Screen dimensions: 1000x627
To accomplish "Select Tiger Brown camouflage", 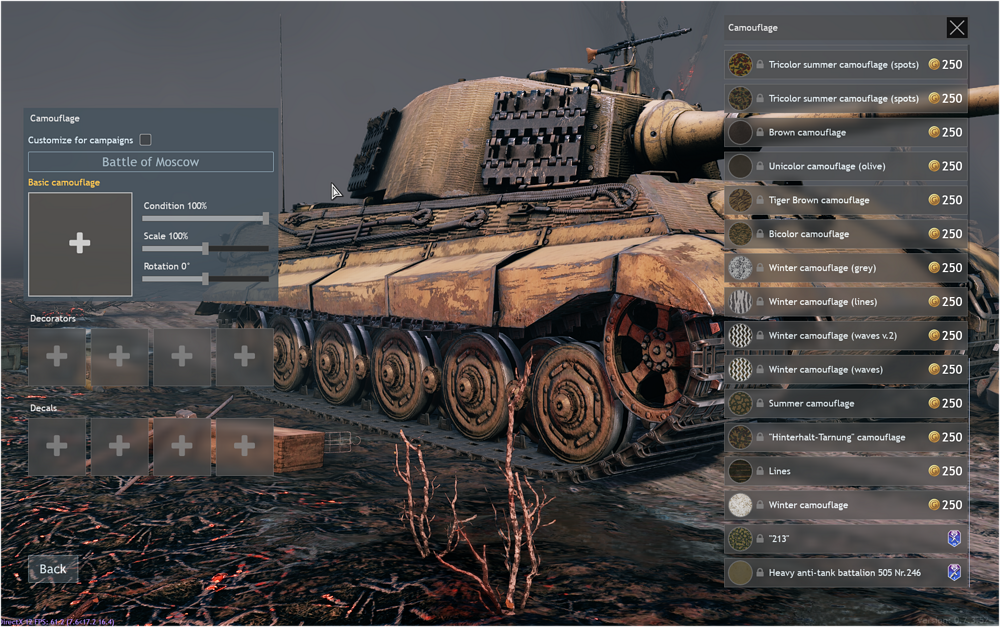I will 845,200.
